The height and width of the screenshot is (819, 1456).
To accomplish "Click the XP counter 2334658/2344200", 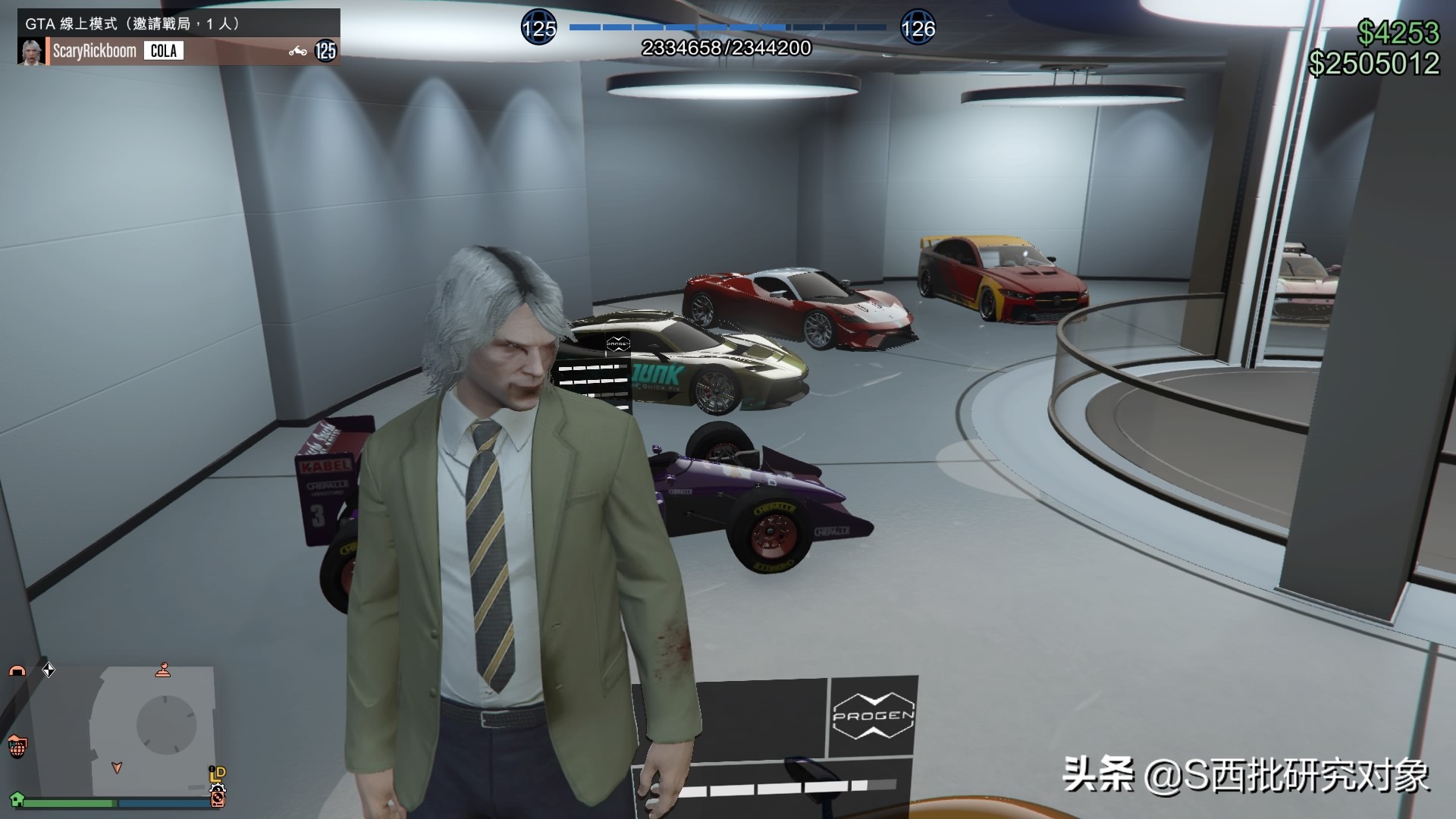I will point(726,48).
